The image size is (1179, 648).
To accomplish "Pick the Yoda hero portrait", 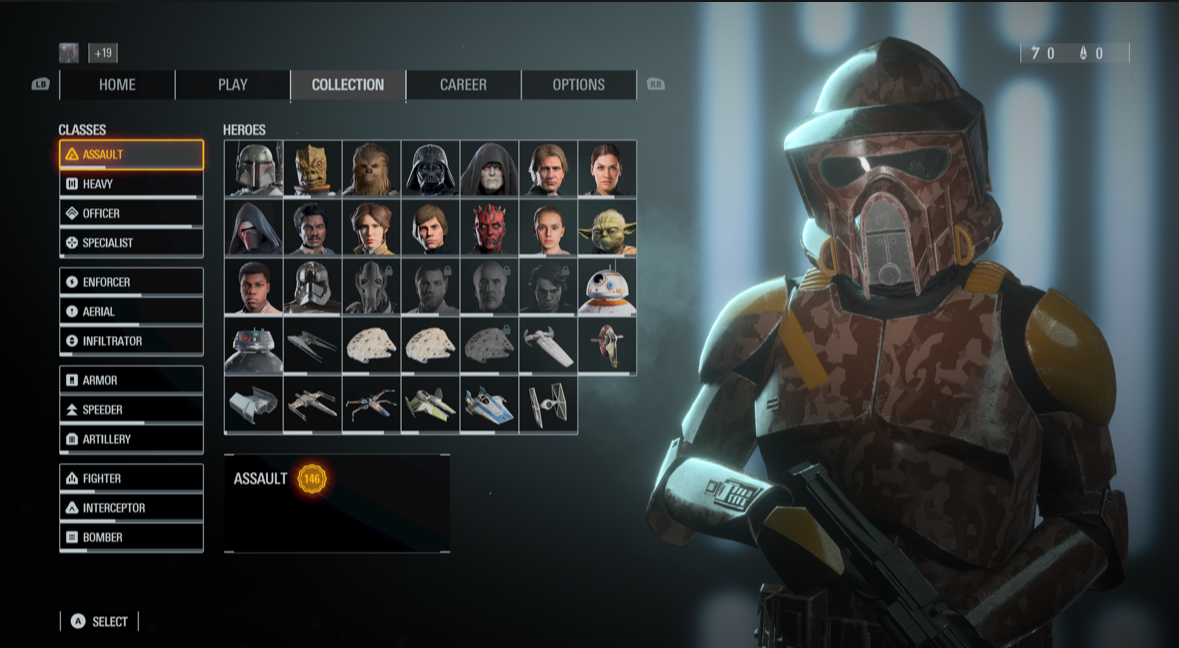I will coord(607,228).
